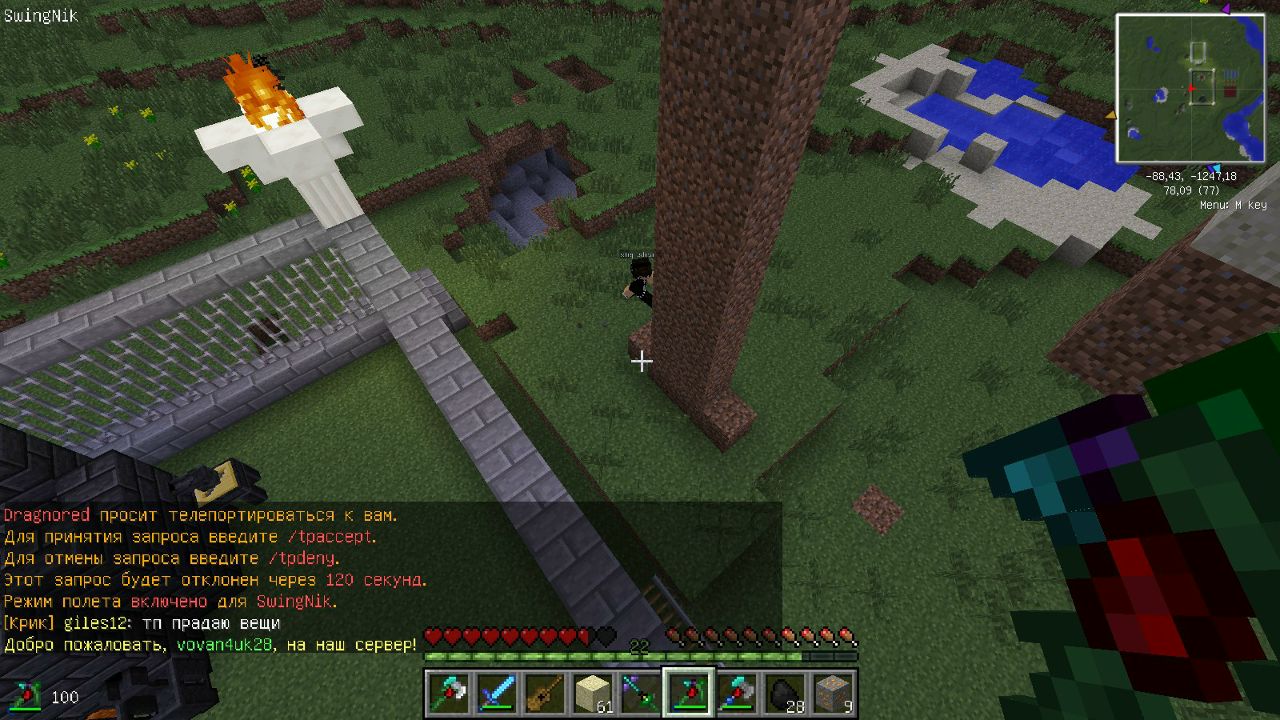
Task: Select the green-handled axe in the first slot
Action: pos(445,693)
